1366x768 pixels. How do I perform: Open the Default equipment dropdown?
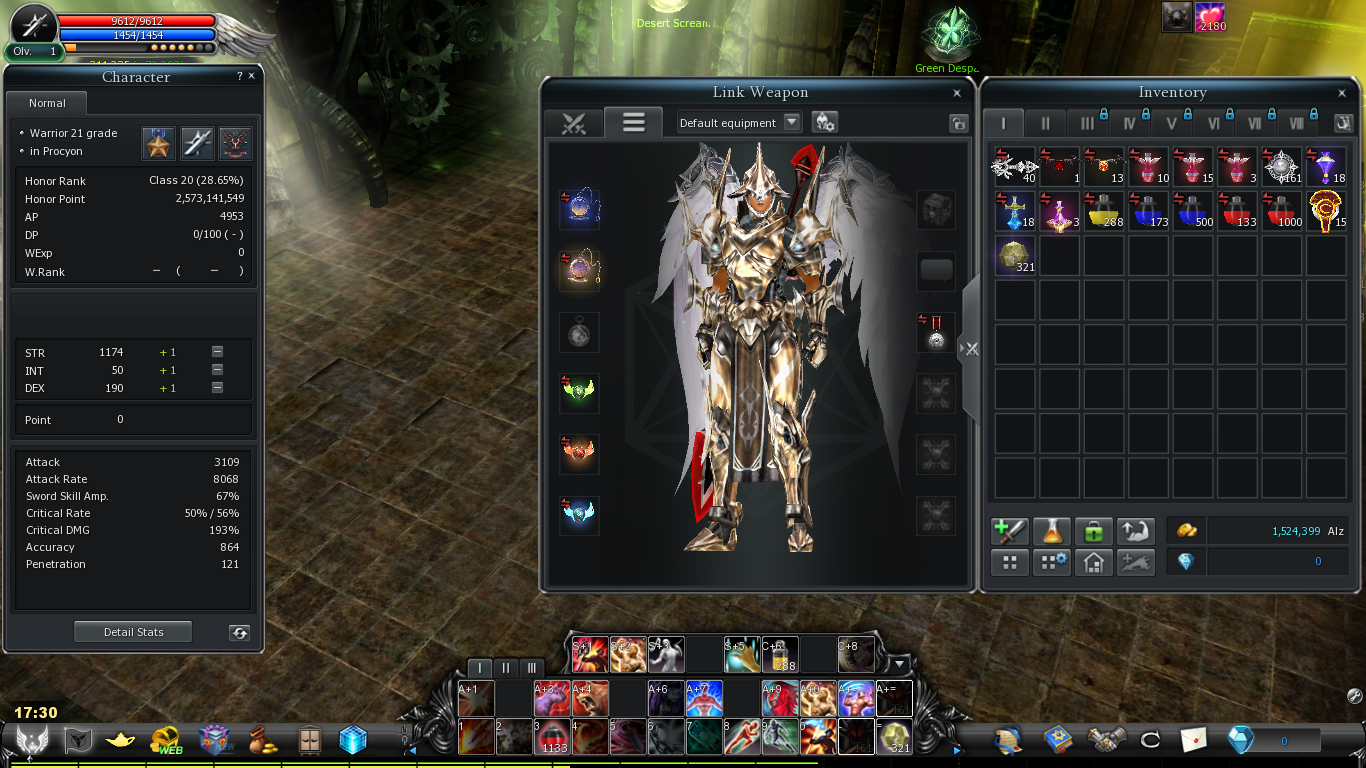coord(792,122)
